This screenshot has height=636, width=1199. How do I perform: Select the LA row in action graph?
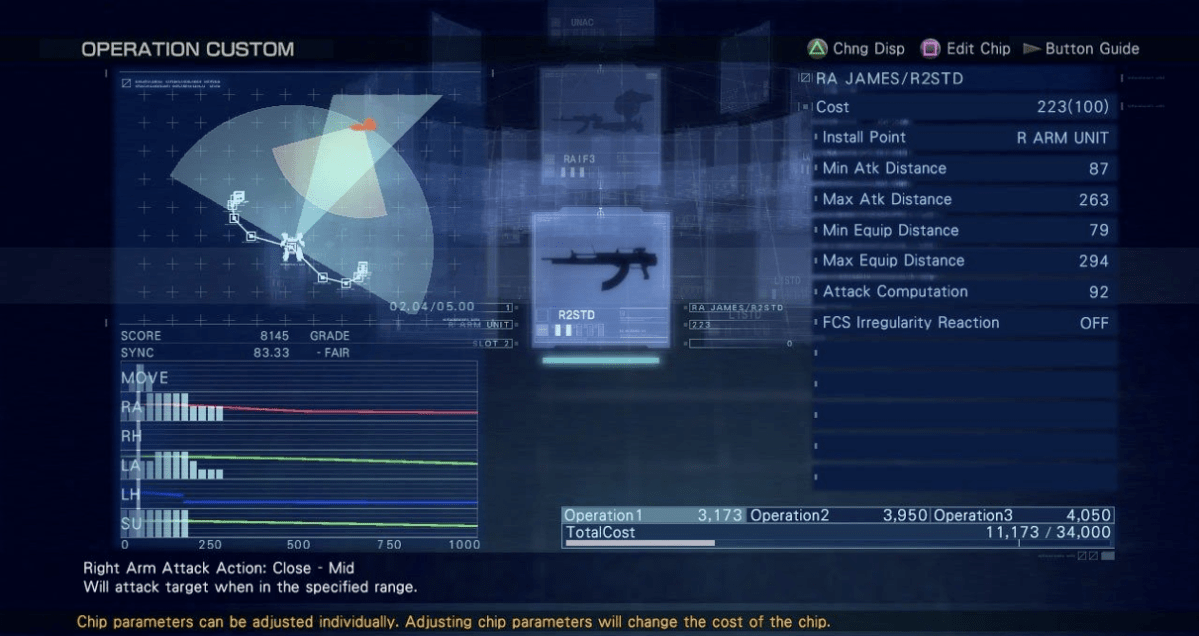(300, 465)
